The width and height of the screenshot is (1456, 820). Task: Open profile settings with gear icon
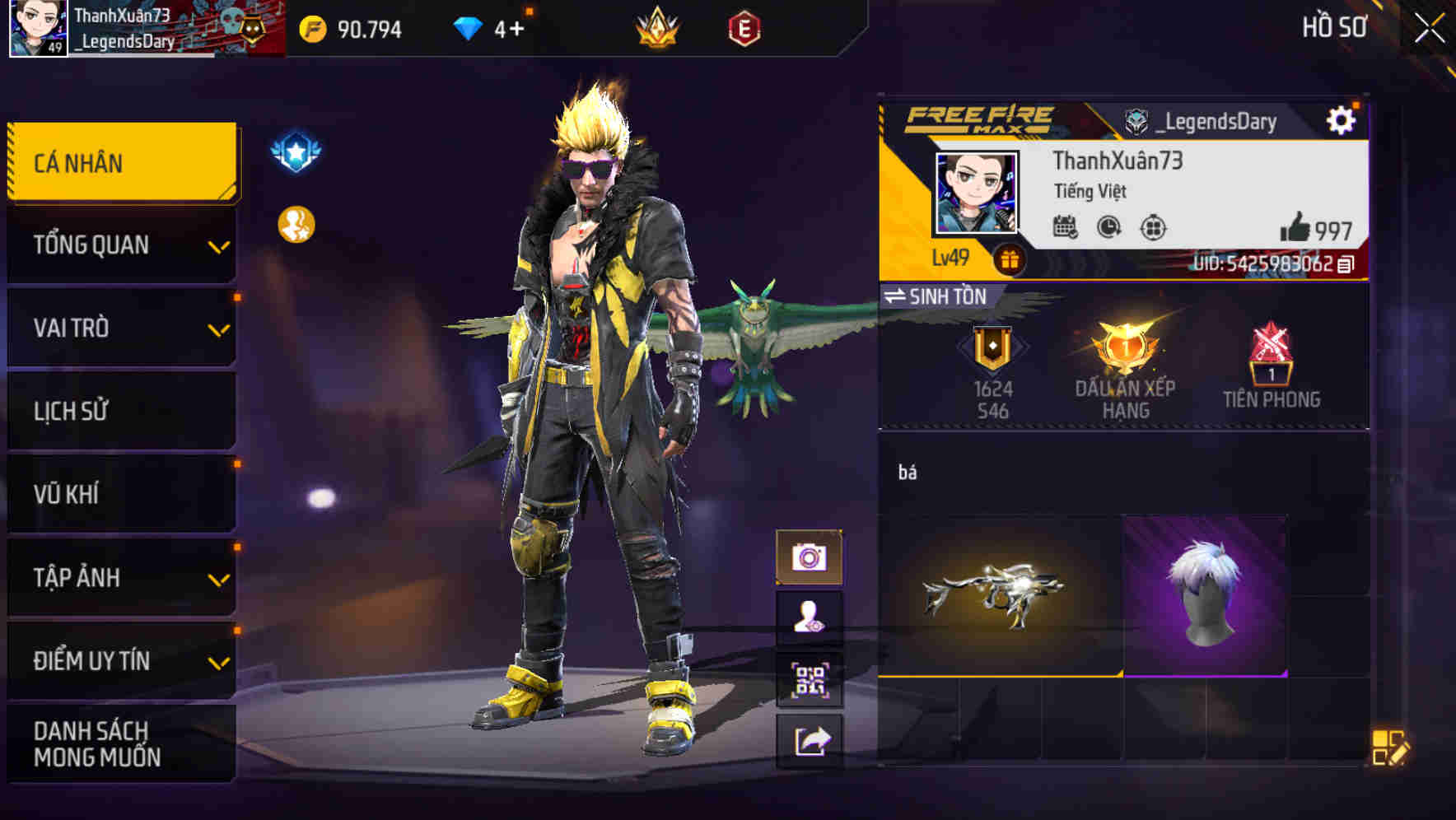click(x=1343, y=119)
